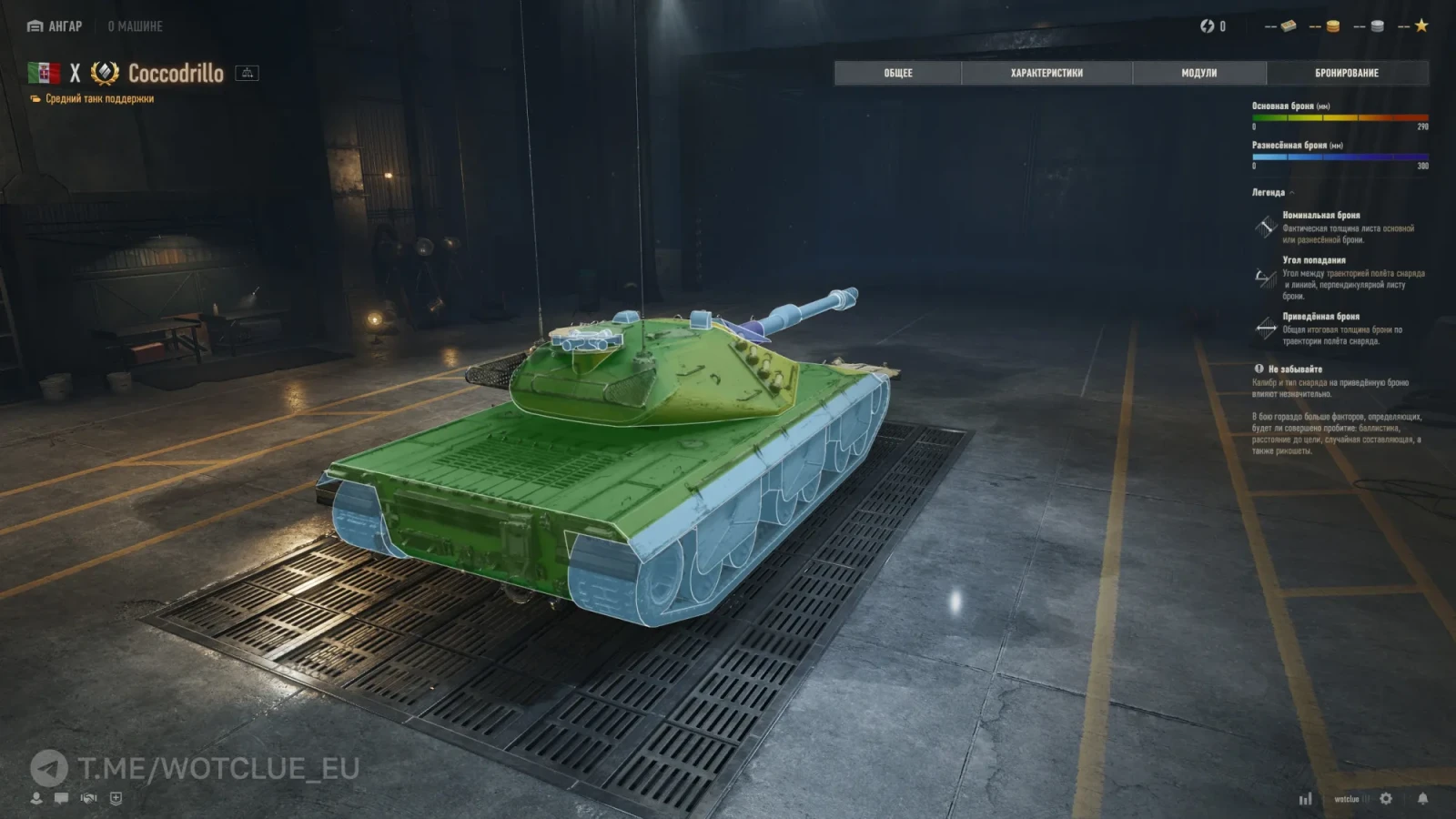Click the gold star free experience icon
Image resolution: width=1456 pixels, height=819 pixels.
point(1421,25)
